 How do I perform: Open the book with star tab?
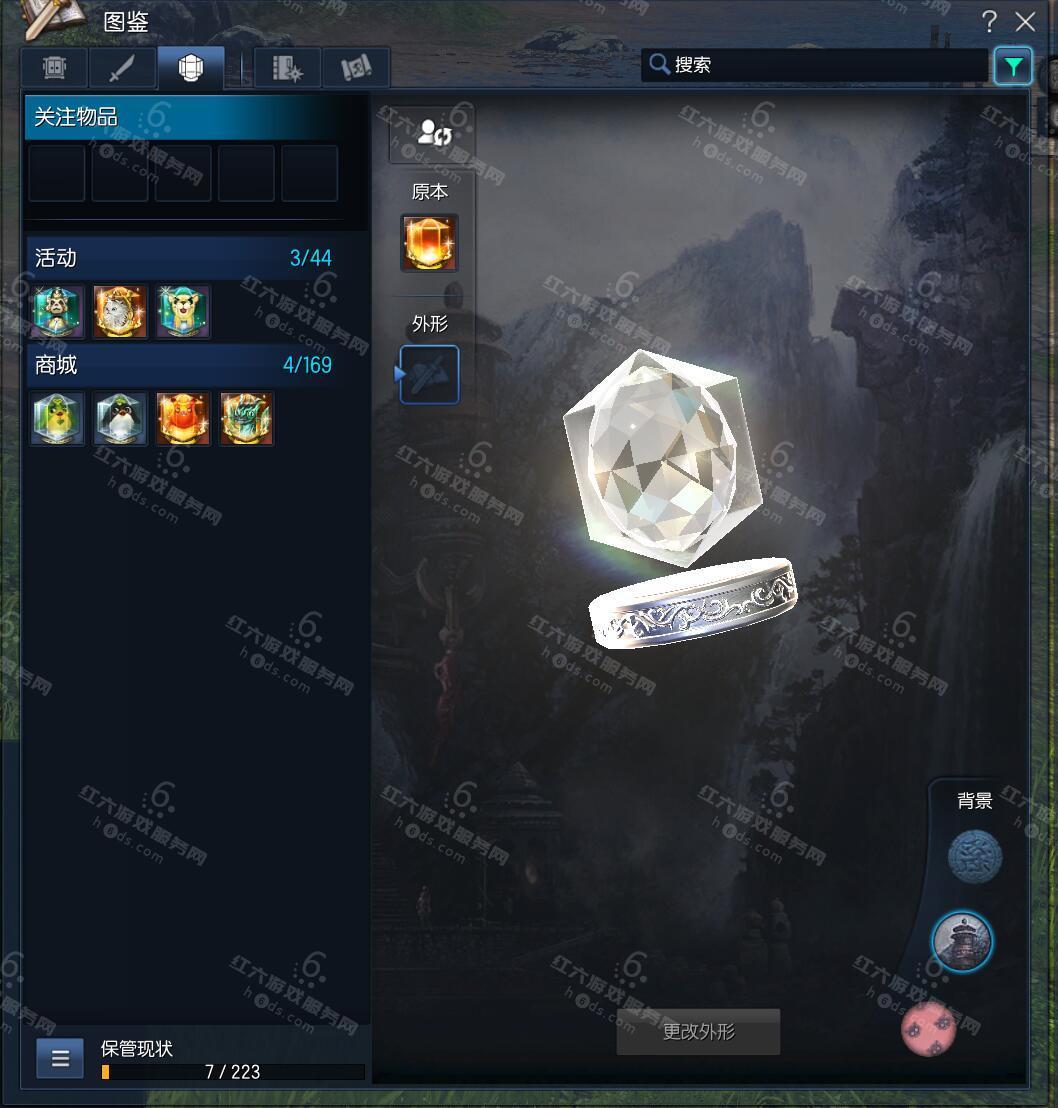(287, 68)
